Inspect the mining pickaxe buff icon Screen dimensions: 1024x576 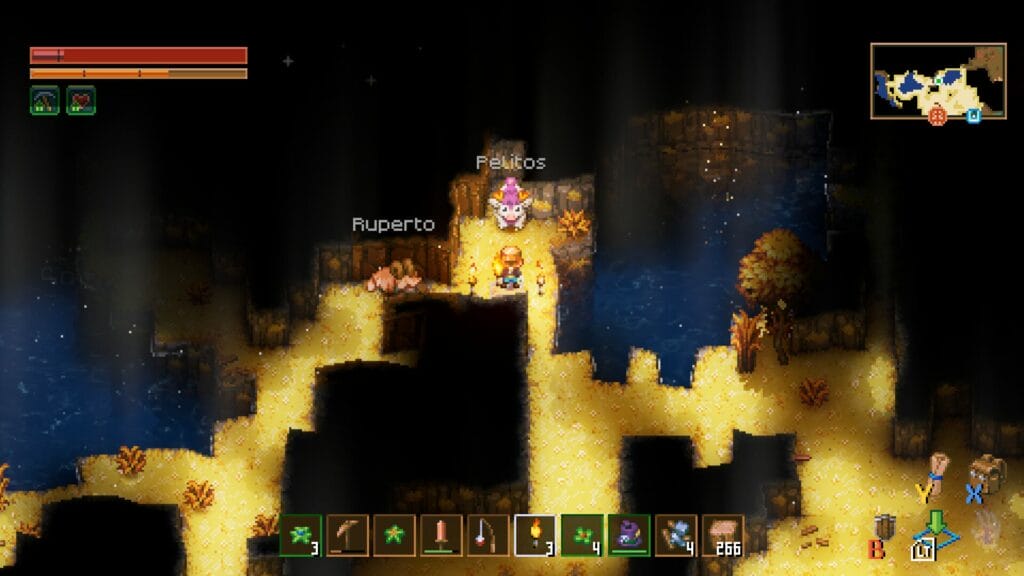44,100
